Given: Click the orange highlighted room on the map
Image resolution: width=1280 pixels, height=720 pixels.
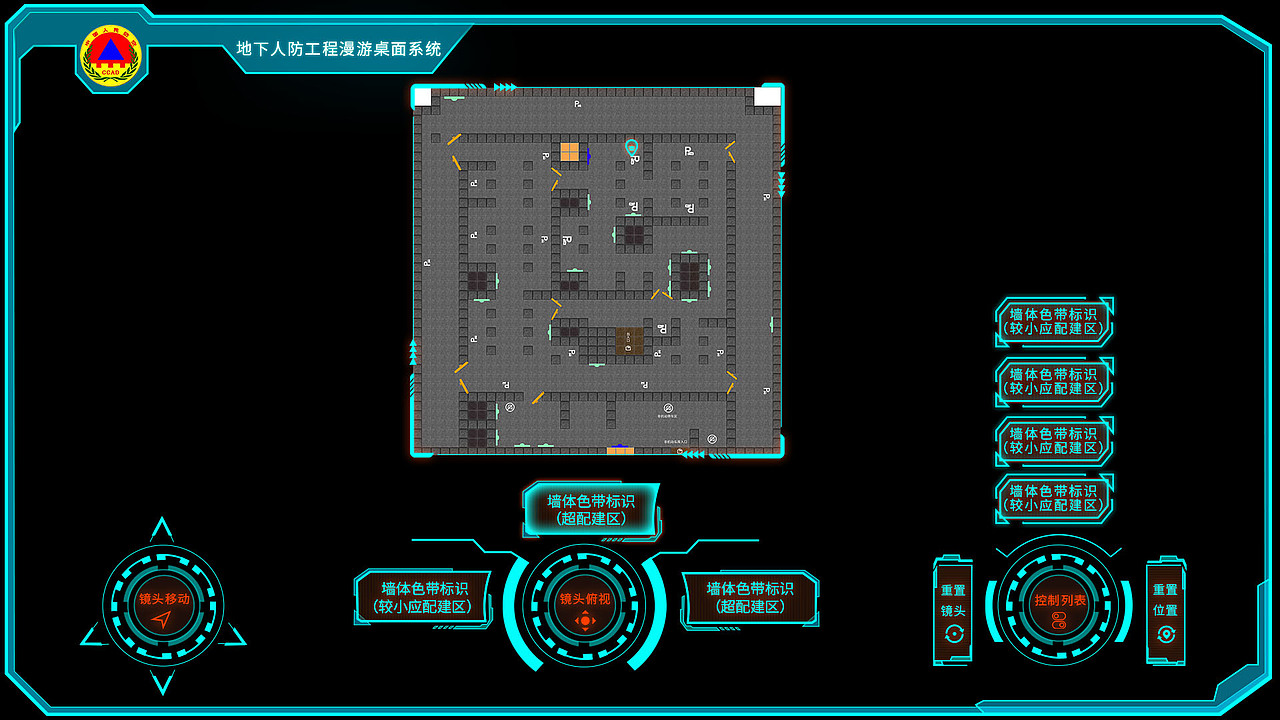Looking at the screenshot, I should tap(570, 151).
